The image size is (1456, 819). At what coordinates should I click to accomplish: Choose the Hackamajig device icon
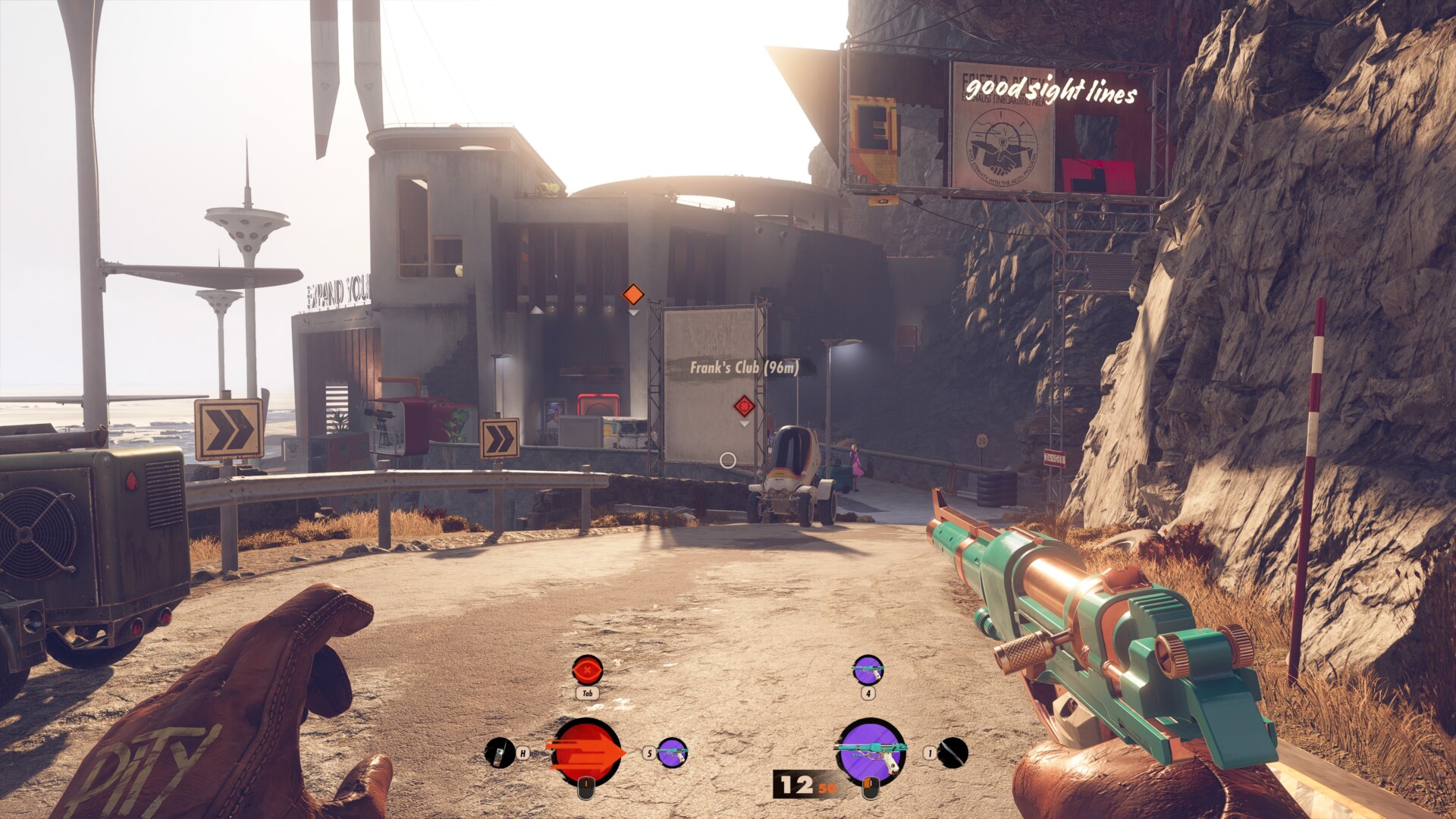point(499,752)
